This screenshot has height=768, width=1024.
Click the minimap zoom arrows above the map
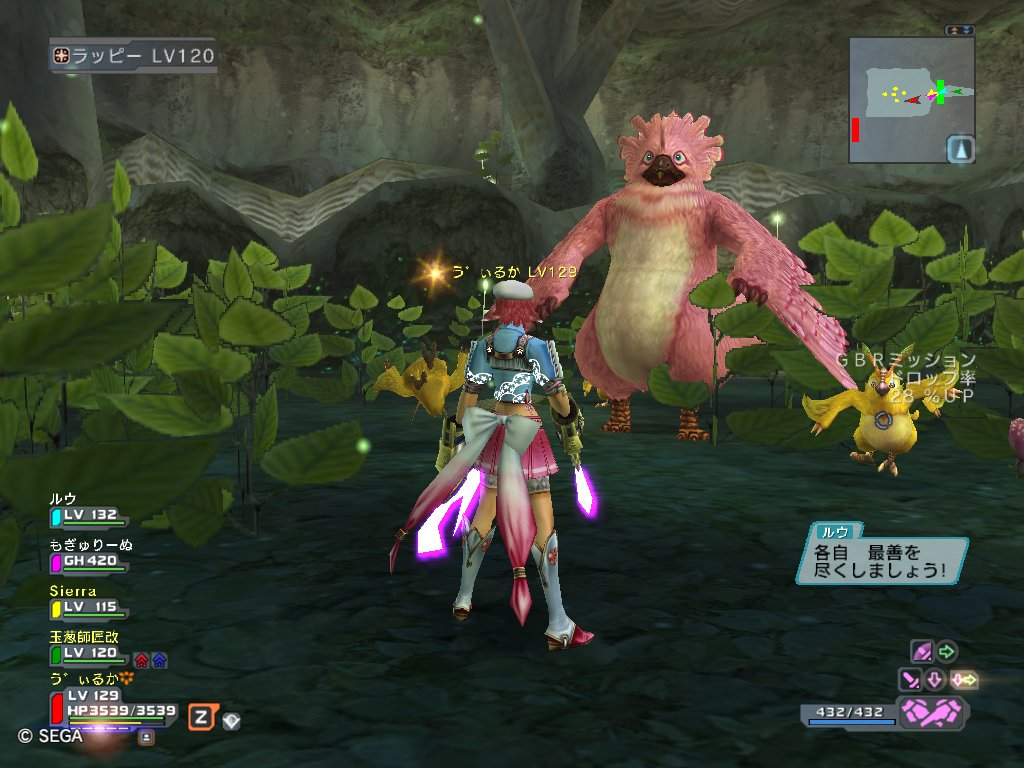tap(960, 30)
